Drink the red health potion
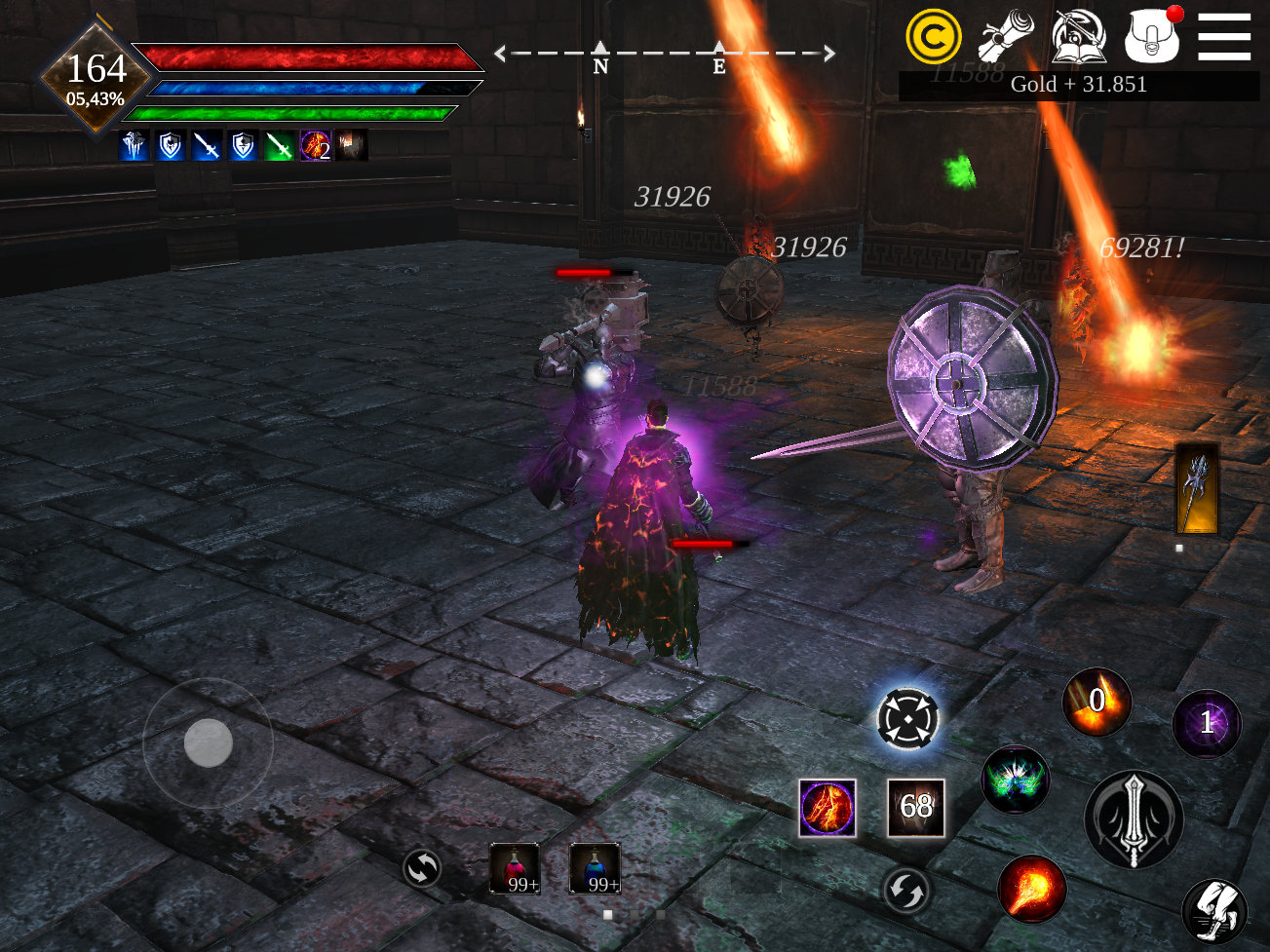1270x952 pixels. [515, 870]
